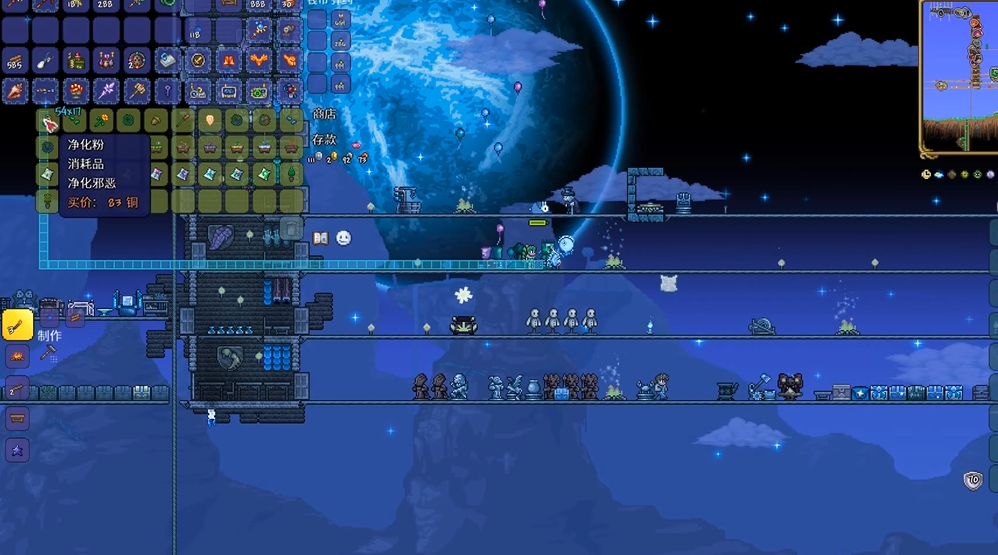The width and height of the screenshot is (998, 555).
Task: Select the purple crystal staff slot
Action: [107, 91]
